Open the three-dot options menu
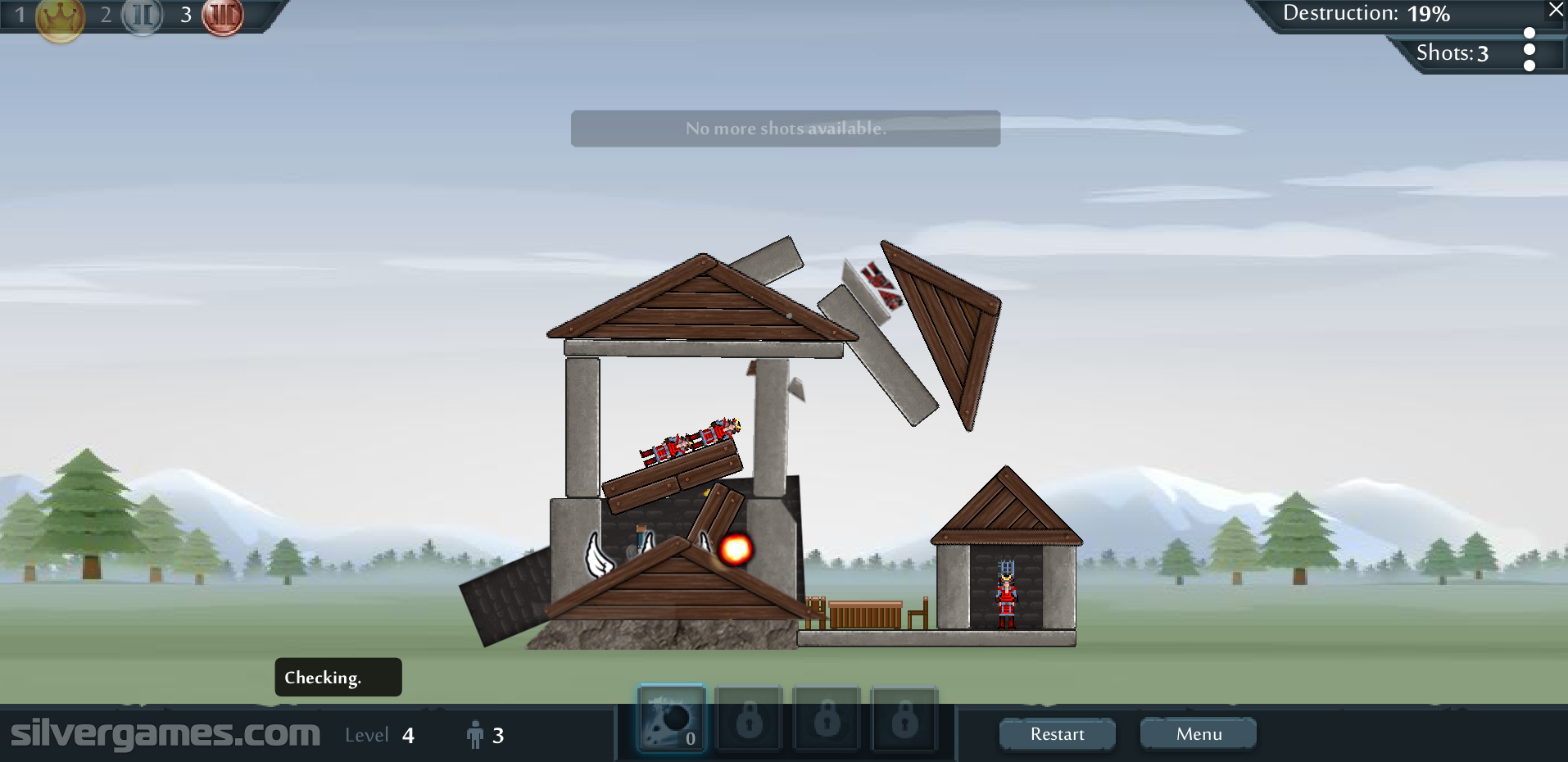Image resolution: width=1568 pixels, height=762 pixels. click(x=1529, y=49)
